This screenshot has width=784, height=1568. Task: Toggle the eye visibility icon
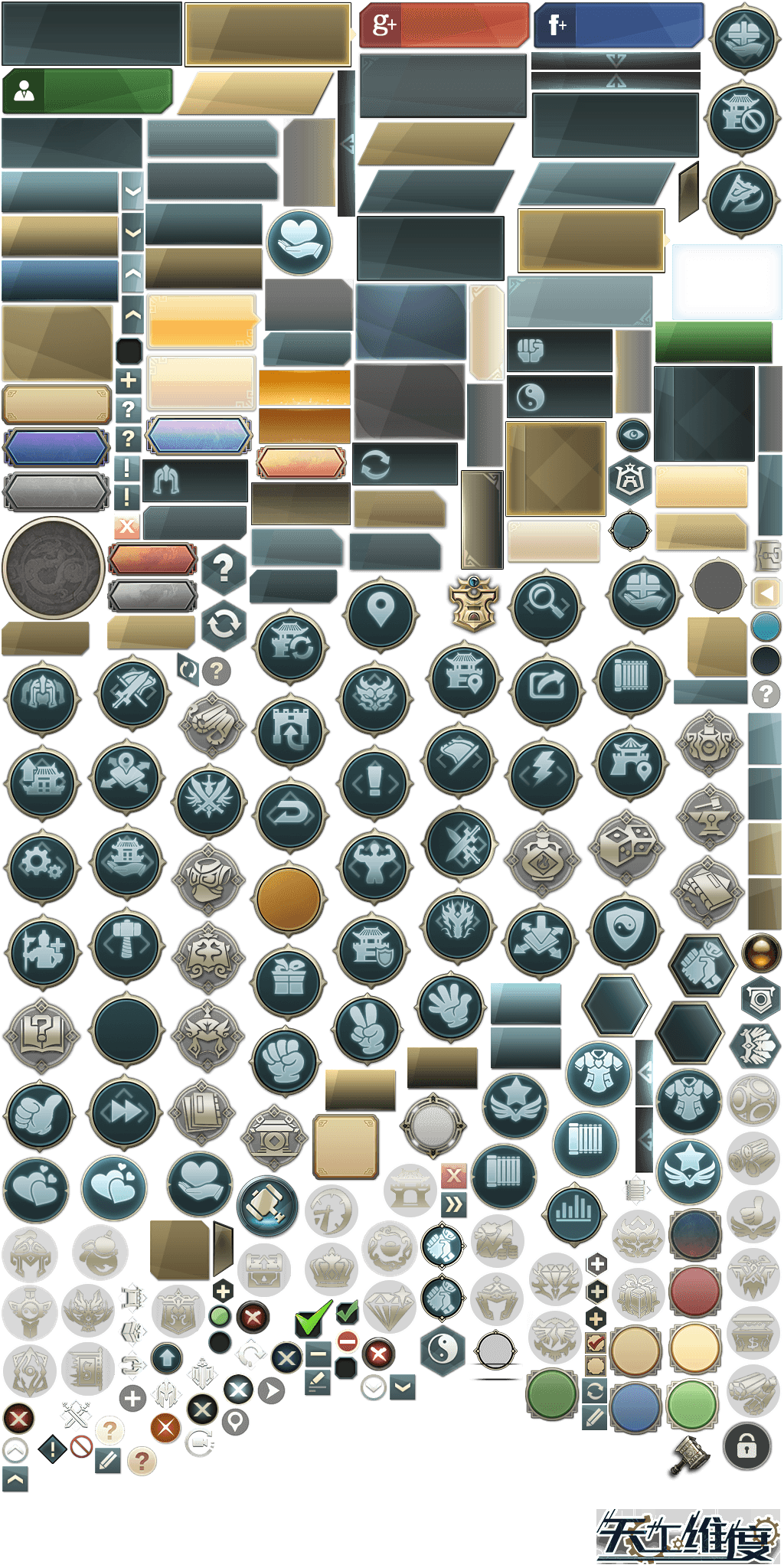633,436
